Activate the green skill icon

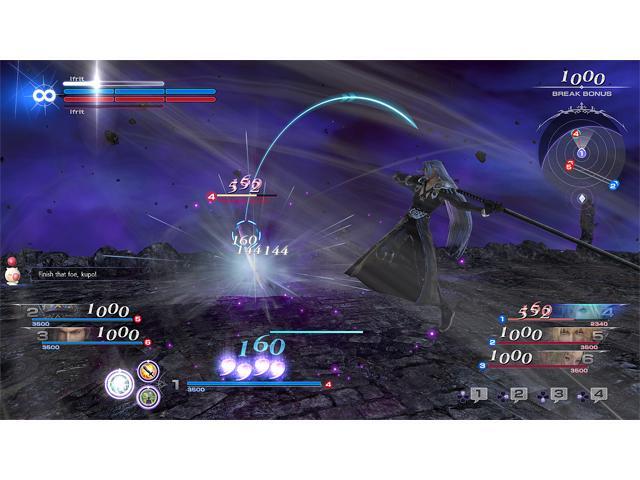coord(147,396)
